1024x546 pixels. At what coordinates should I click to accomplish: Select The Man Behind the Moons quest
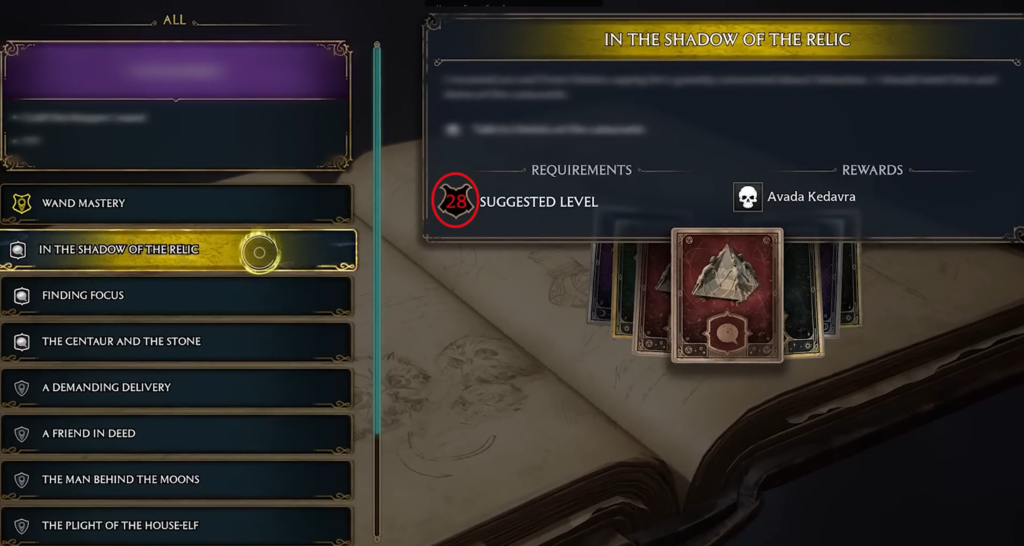[176, 480]
